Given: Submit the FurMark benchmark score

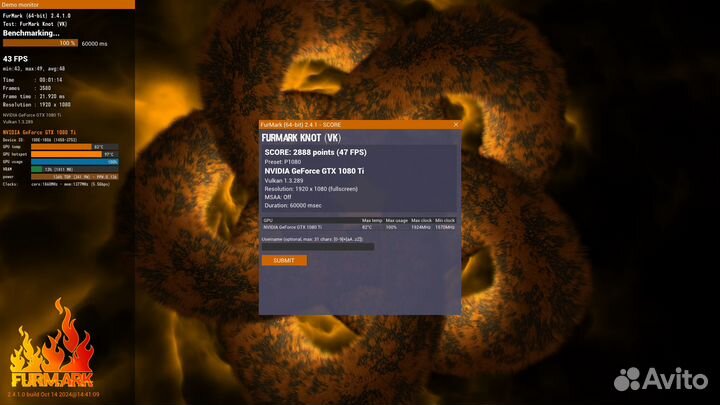Looking at the screenshot, I should pyautogui.click(x=284, y=260).
